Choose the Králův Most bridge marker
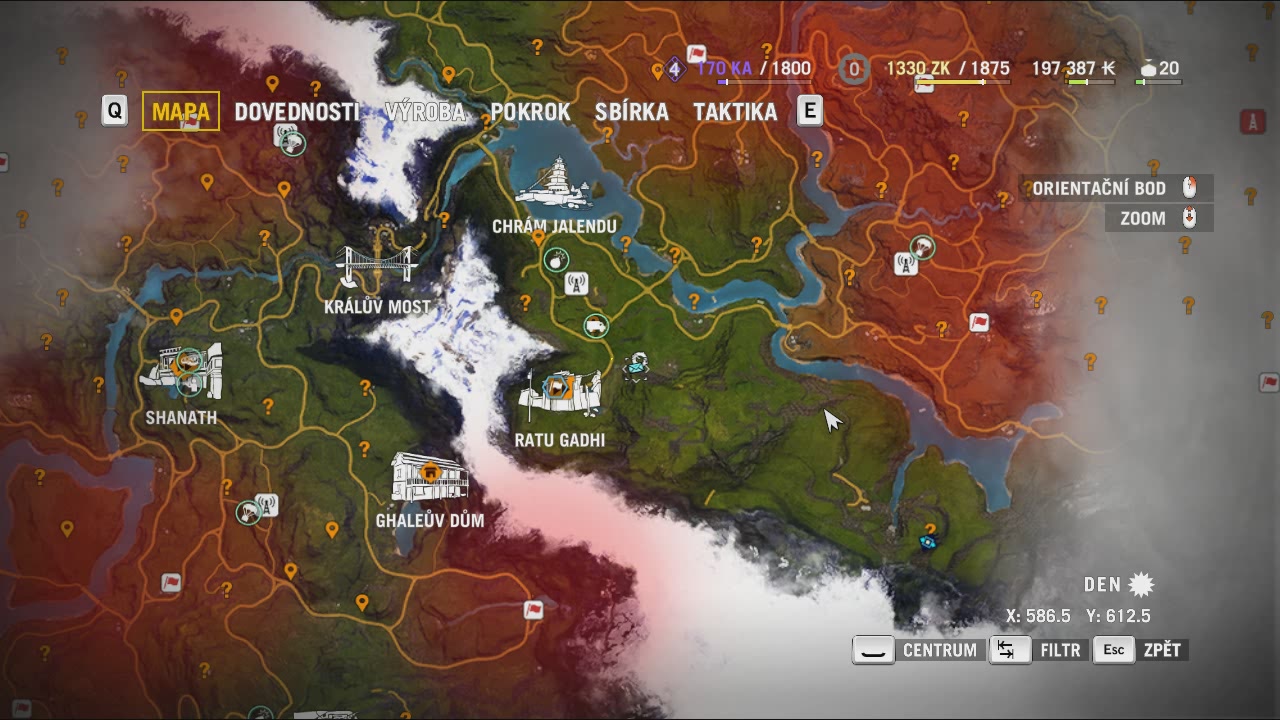This screenshot has width=1280, height=720. click(376, 266)
